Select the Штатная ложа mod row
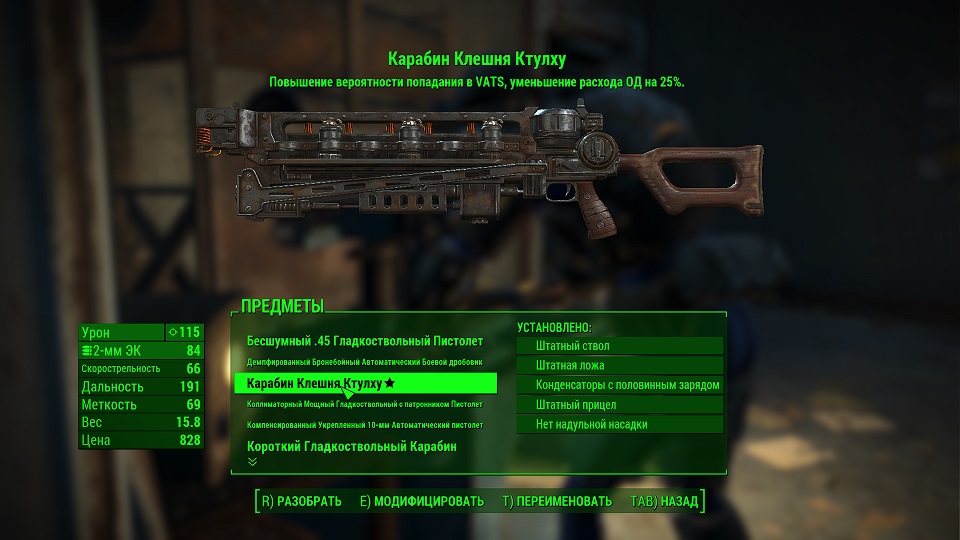The image size is (960, 540). [619, 365]
